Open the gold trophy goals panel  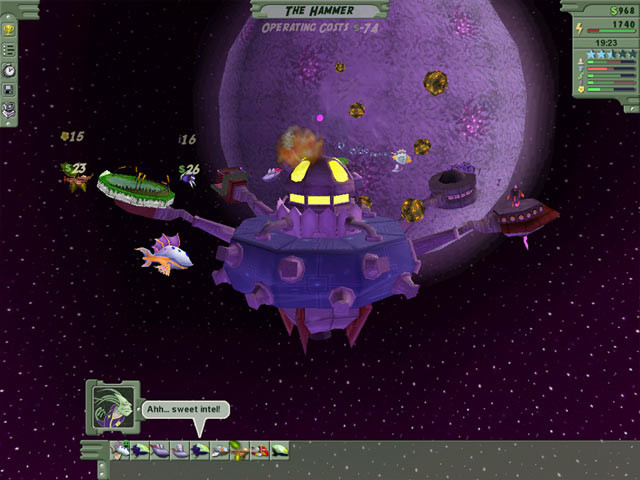[x=9, y=30]
